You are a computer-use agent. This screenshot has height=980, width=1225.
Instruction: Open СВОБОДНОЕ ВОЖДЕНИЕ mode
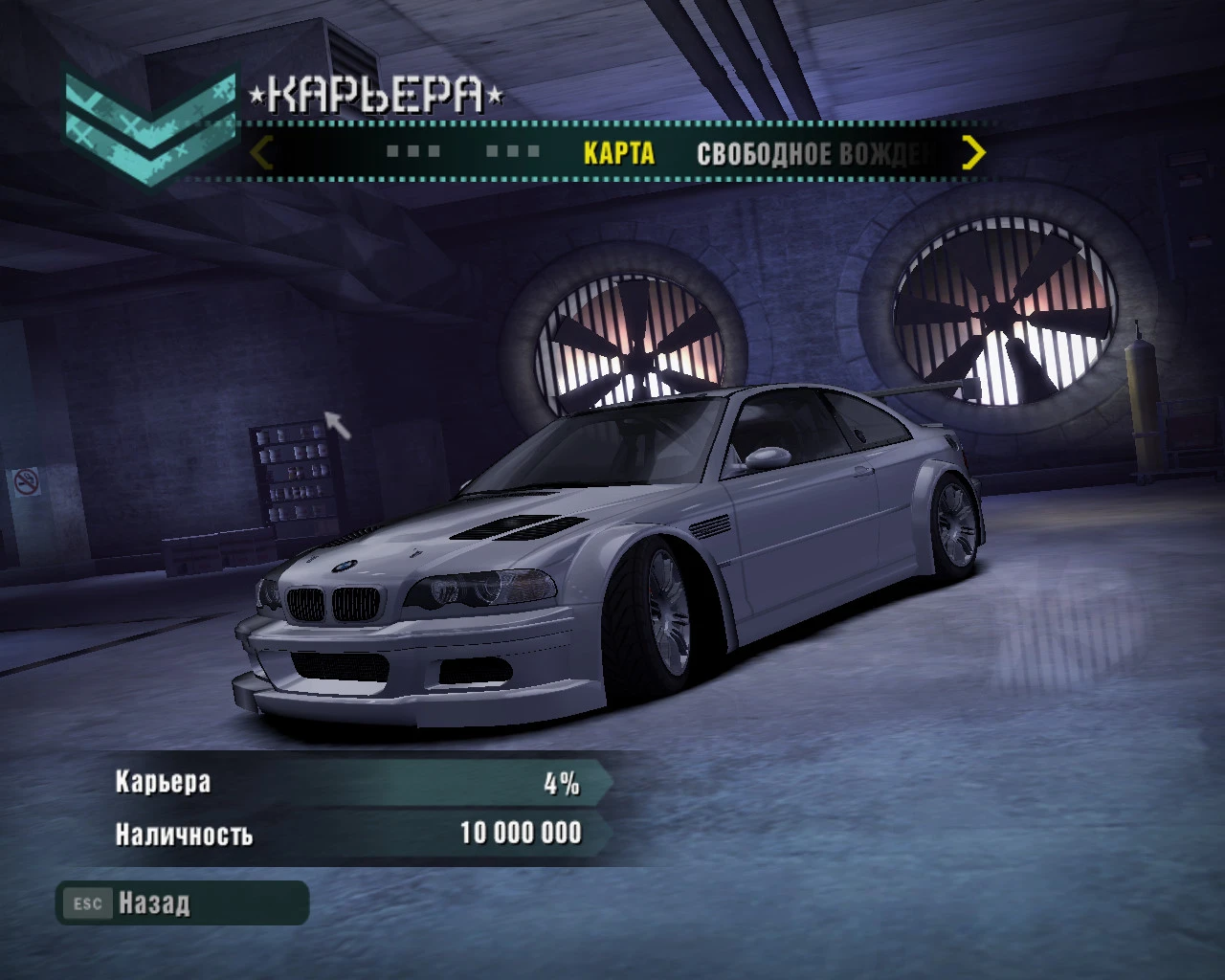[818, 151]
